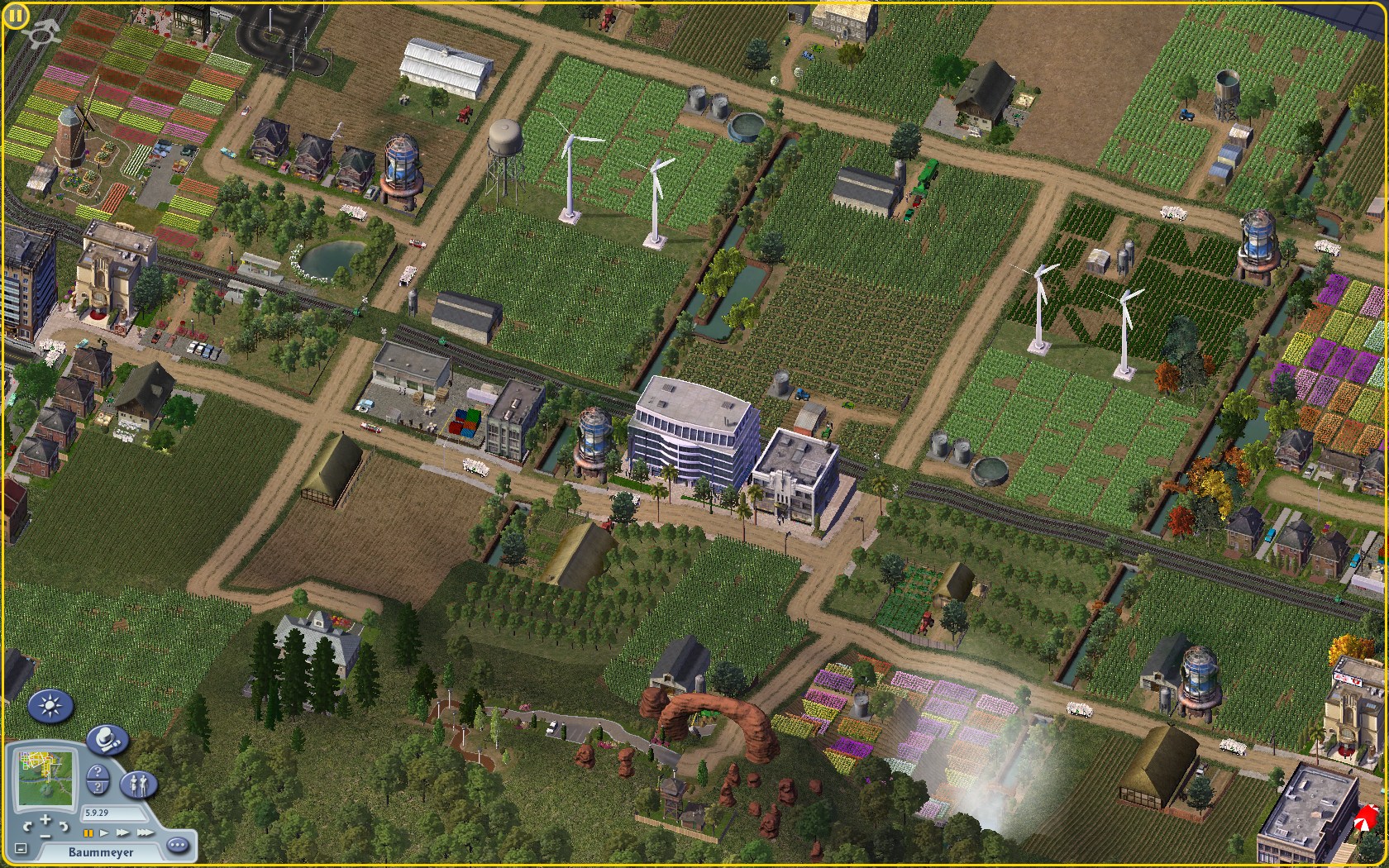Viewport: 1389px width, 868px height.
Task: Set the simulation to normal play speed
Action: click(x=104, y=833)
